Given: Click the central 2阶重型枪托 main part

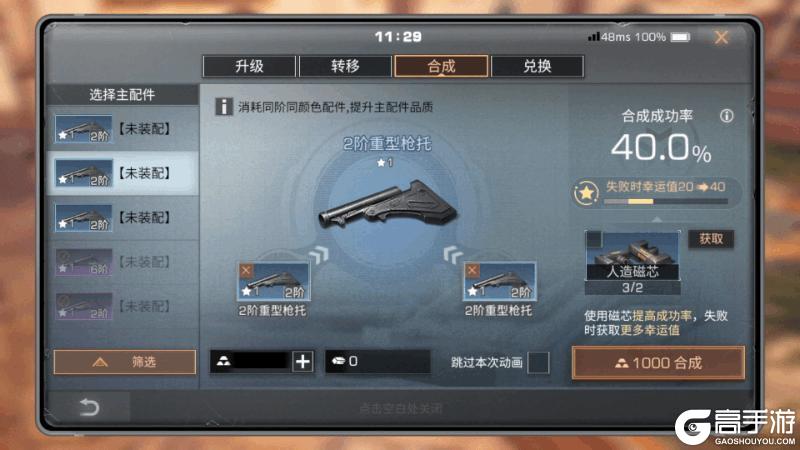Looking at the screenshot, I should point(386,205).
